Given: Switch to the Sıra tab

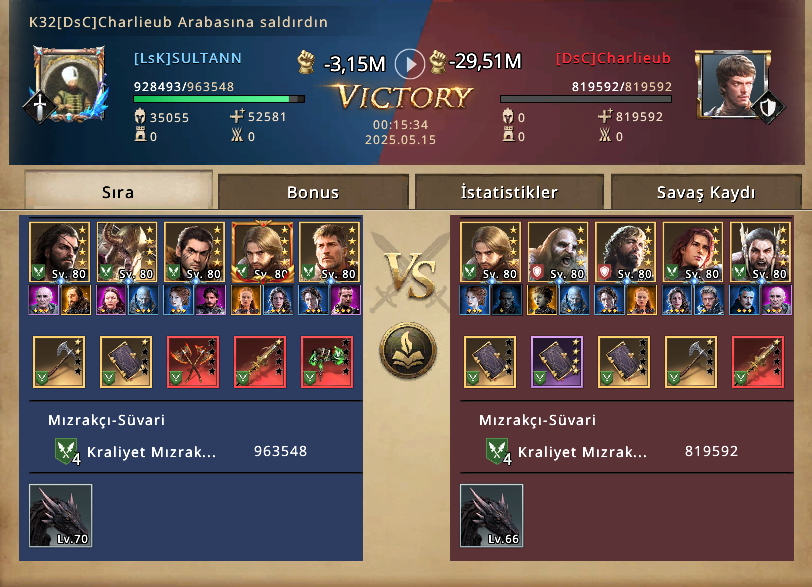Looking at the screenshot, I should pyautogui.click(x=118, y=191).
